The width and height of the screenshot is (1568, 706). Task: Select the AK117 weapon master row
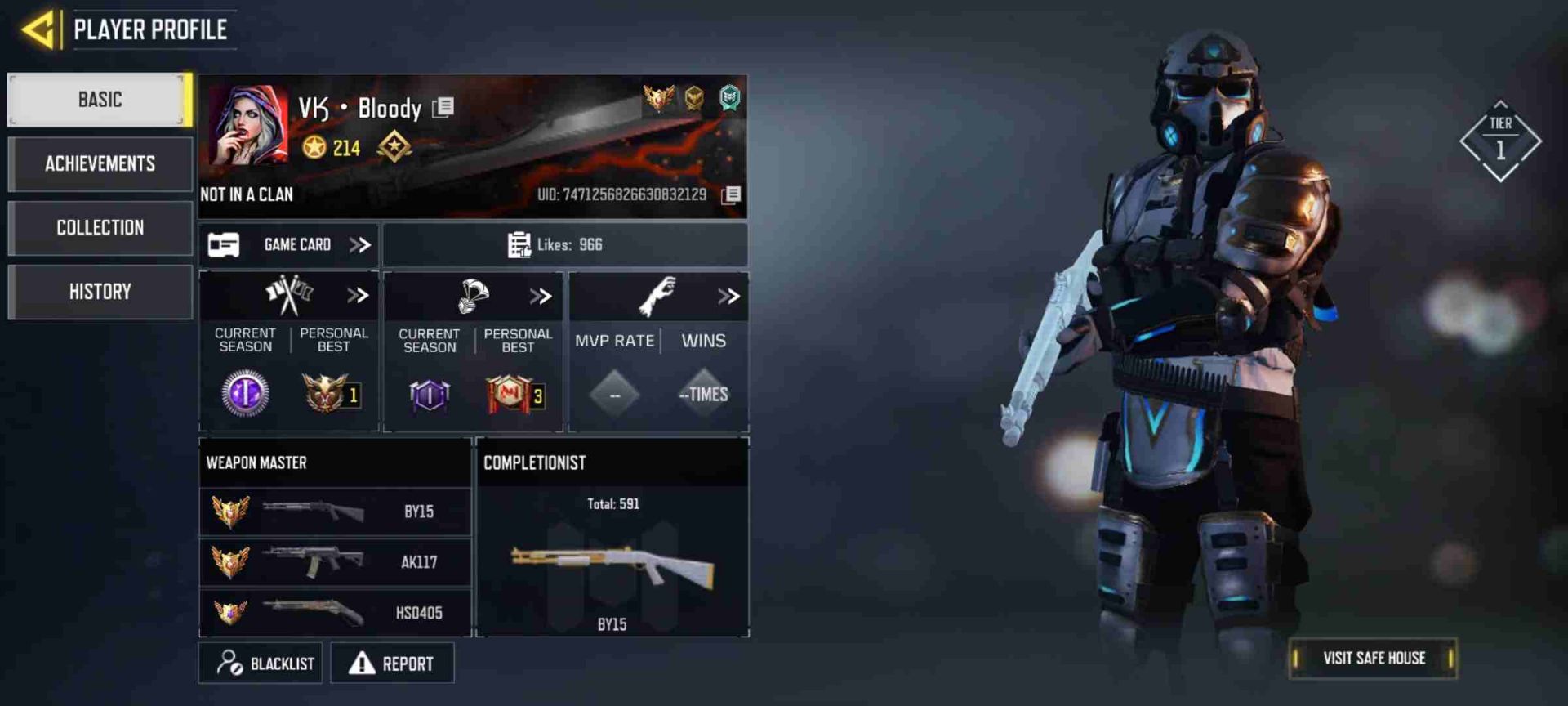click(335, 562)
